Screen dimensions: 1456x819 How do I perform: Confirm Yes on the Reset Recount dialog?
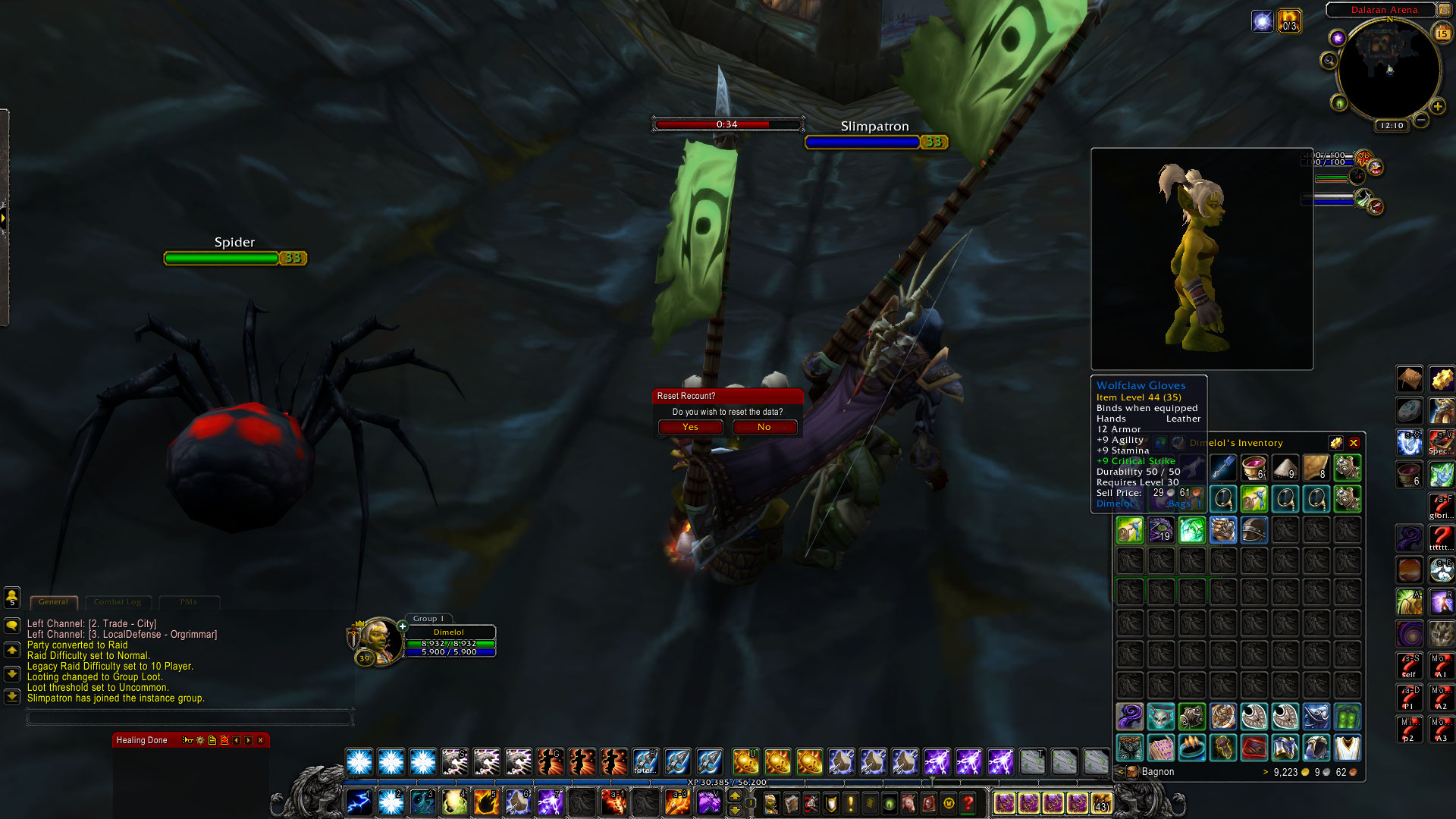(x=690, y=427)
